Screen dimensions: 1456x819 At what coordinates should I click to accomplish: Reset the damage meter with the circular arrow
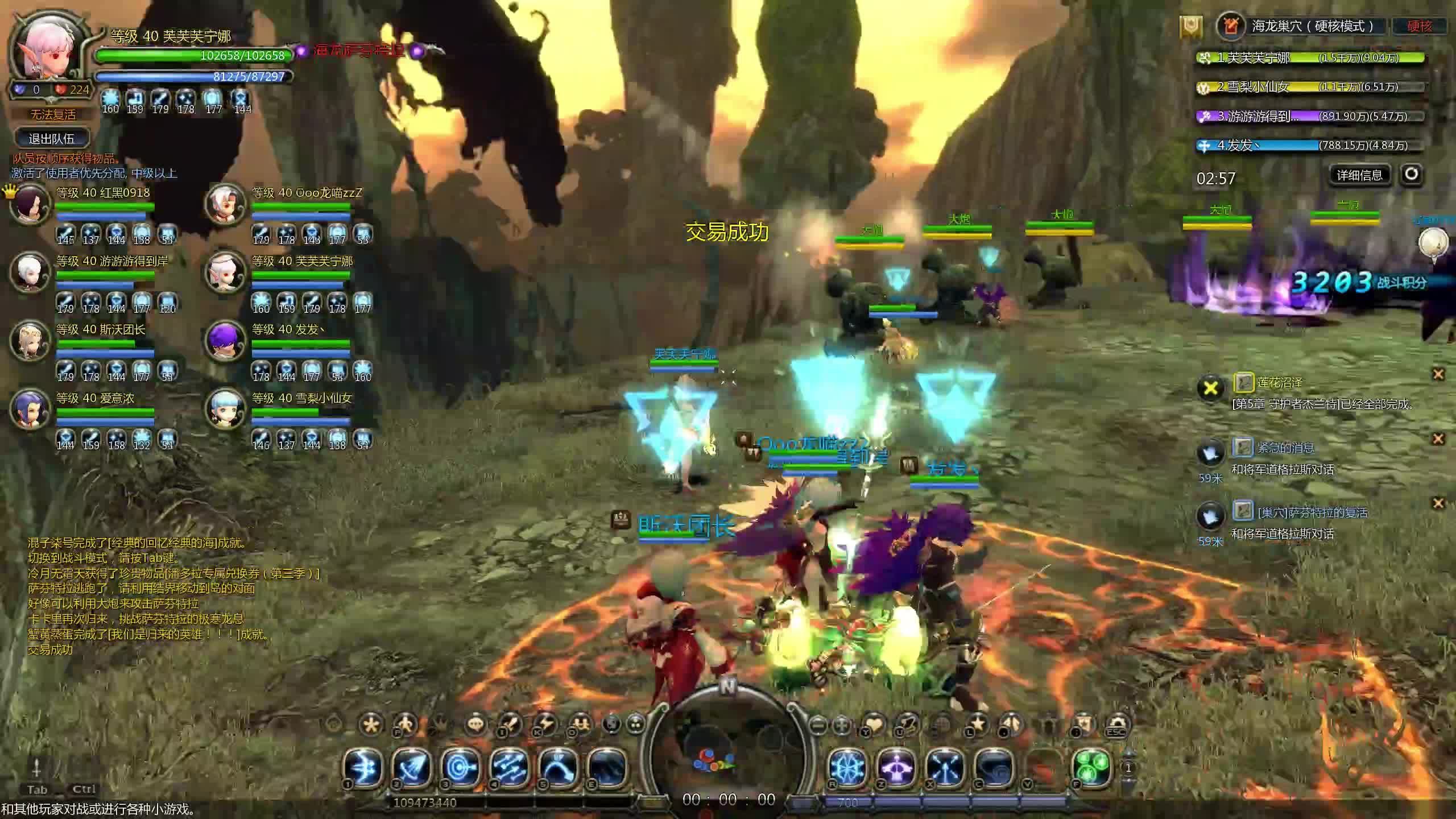coord(1411,174)
